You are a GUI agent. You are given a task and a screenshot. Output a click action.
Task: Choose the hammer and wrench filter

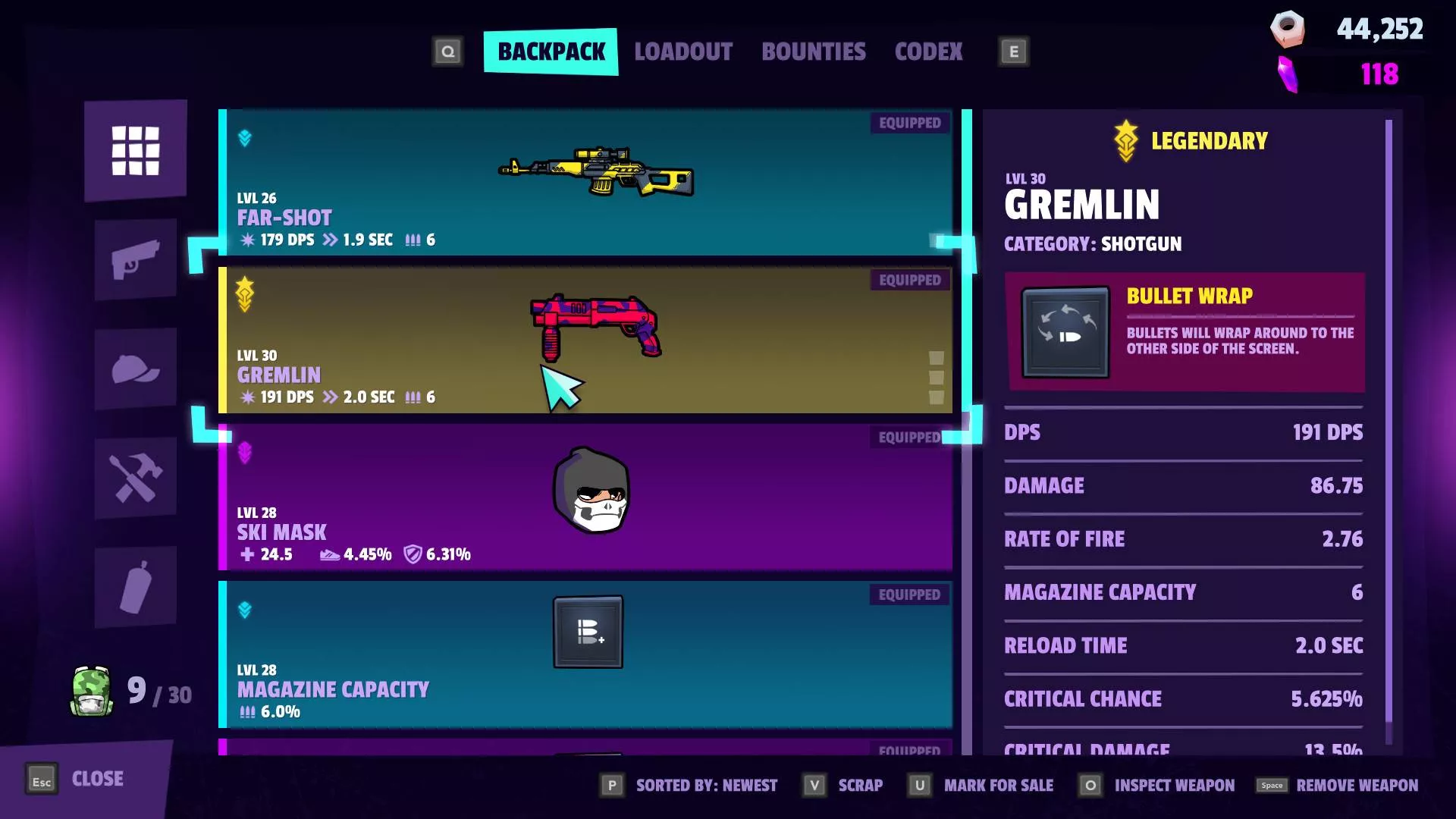point(136,478)
